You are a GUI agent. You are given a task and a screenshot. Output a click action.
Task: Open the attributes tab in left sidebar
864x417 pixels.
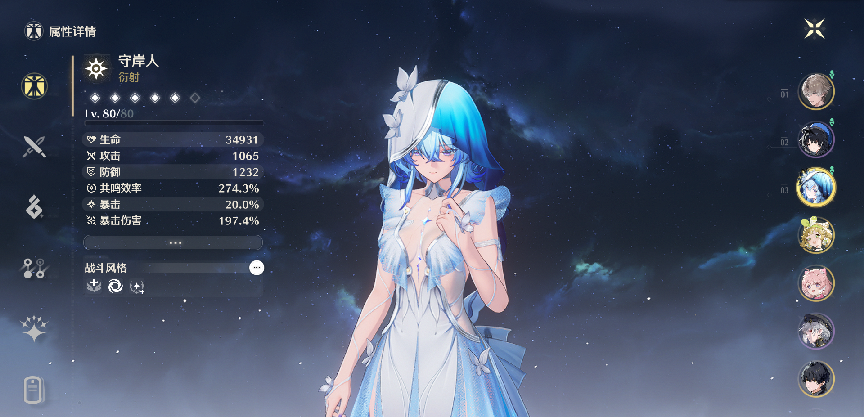[35, 86]
